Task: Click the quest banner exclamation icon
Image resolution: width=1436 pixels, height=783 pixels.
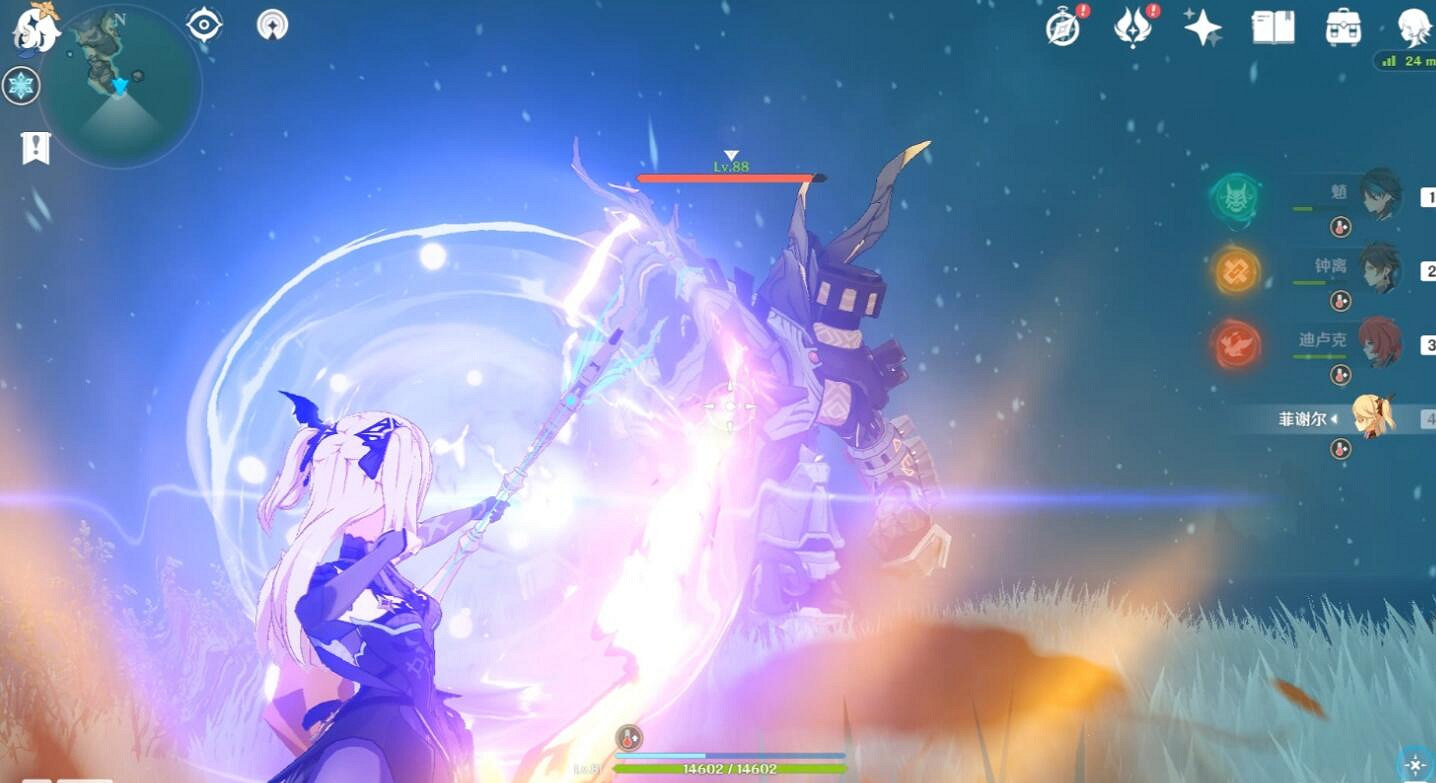Action: [x=36, y=147]
